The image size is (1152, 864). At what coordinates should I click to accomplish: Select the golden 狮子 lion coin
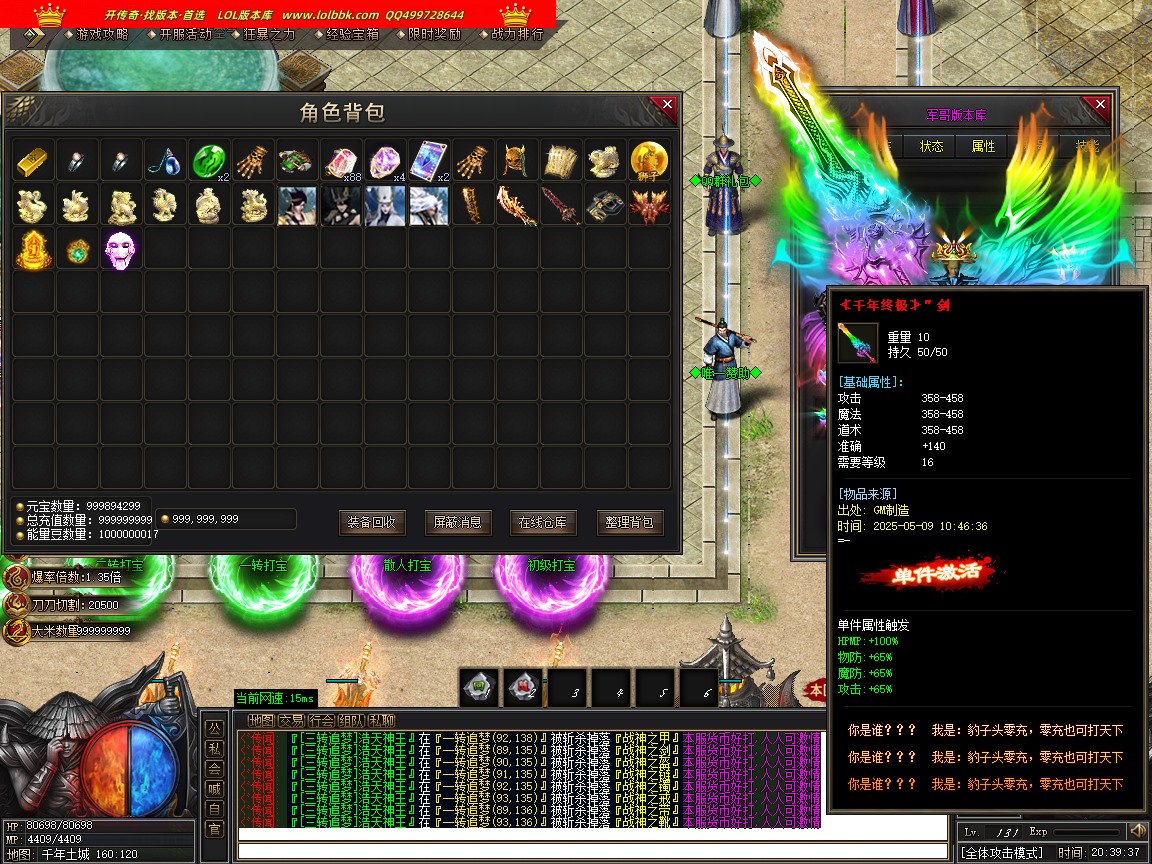click(x=649, y=161)
